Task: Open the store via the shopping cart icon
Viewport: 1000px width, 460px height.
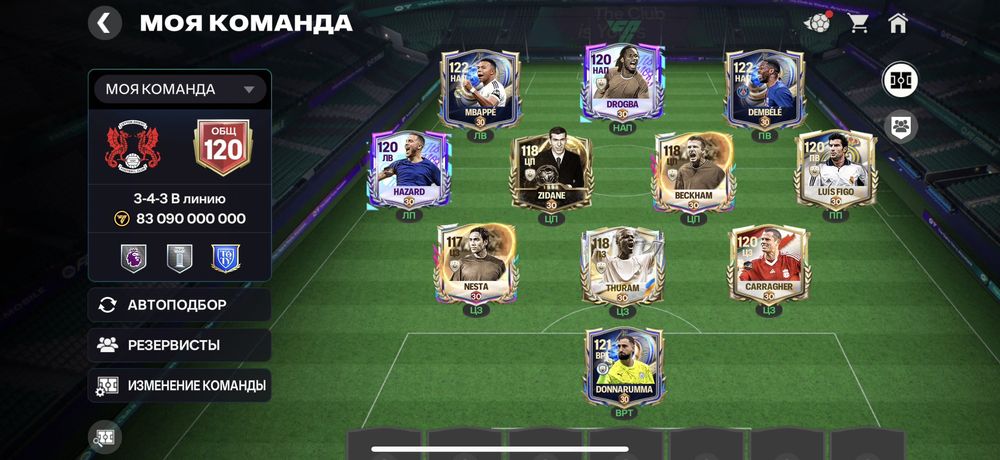Action: point(858,23)
